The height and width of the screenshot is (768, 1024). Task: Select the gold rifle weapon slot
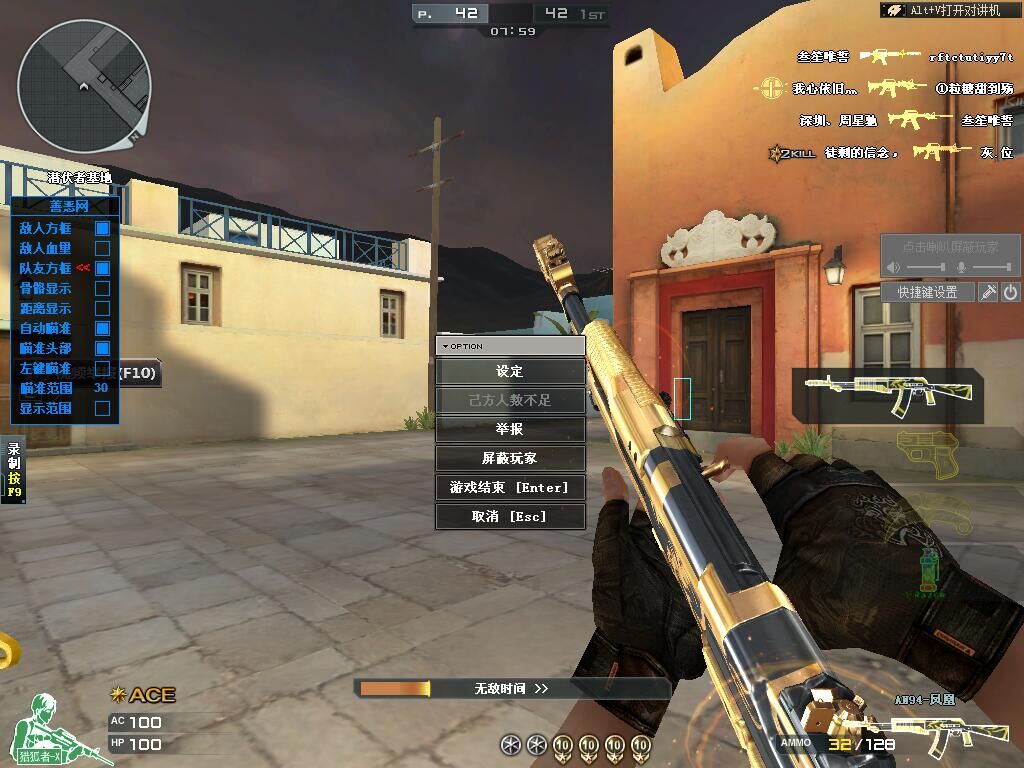click(887, 394)
